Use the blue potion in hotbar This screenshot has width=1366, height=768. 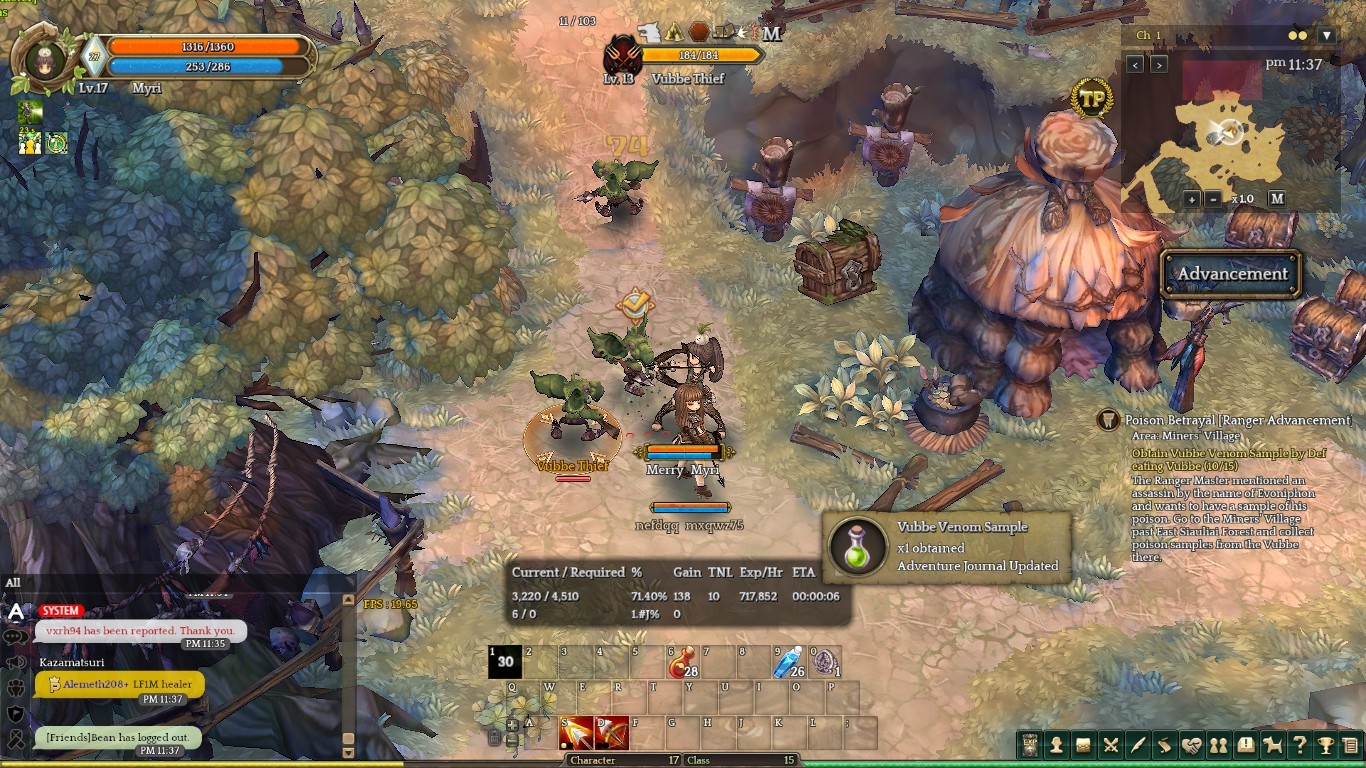(x=790, y=661)
